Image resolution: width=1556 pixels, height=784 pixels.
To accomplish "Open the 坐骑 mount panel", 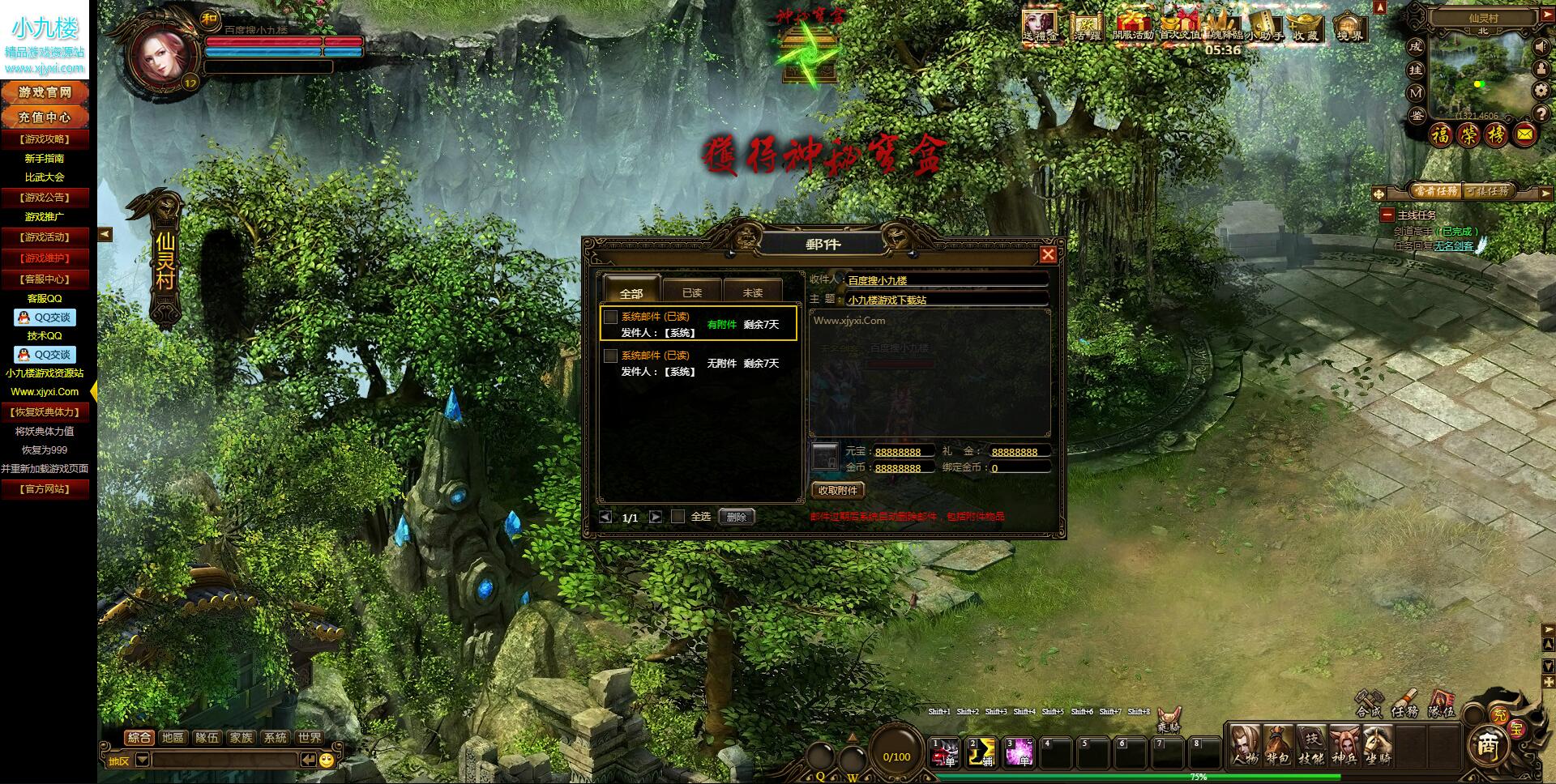I will pyautogui.click(x=1377, y=745).
